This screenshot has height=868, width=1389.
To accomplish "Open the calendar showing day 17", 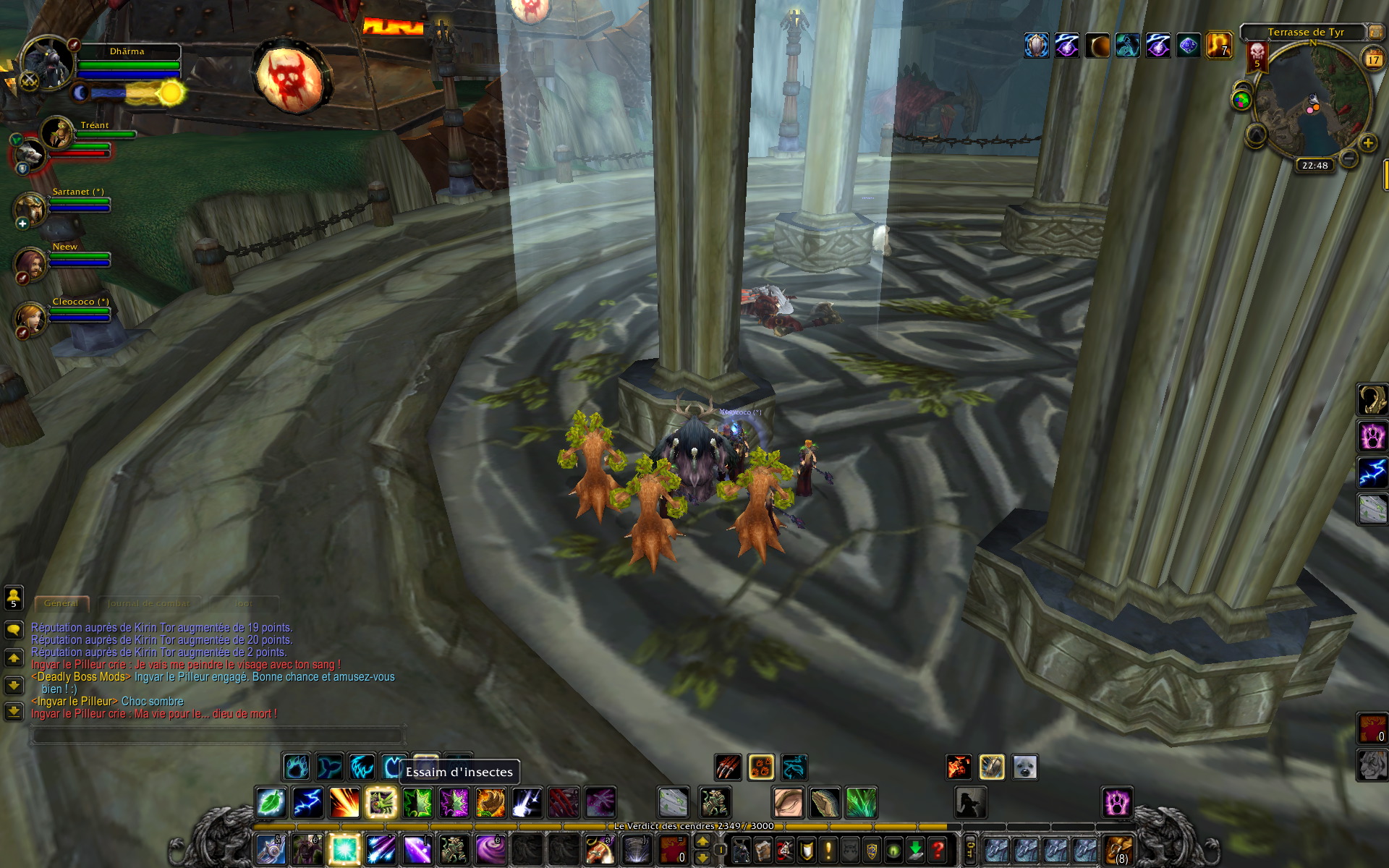I will click(1372, 59).
